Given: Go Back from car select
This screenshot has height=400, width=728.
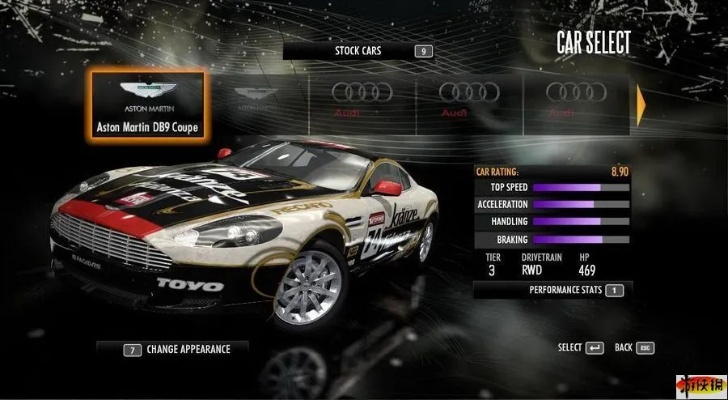Looking at the screenshot, I should tap(634, 348).
